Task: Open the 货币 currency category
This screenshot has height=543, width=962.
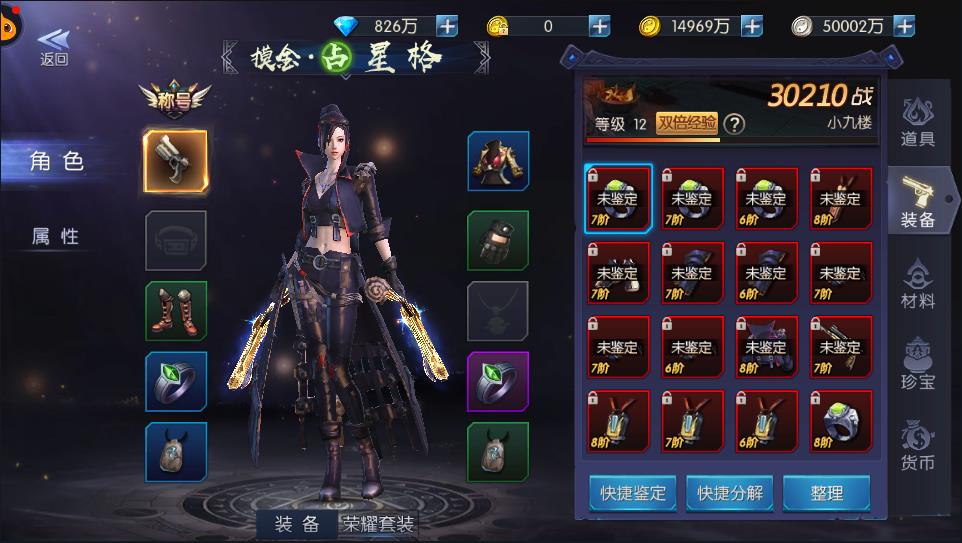Action: [917, 446]
